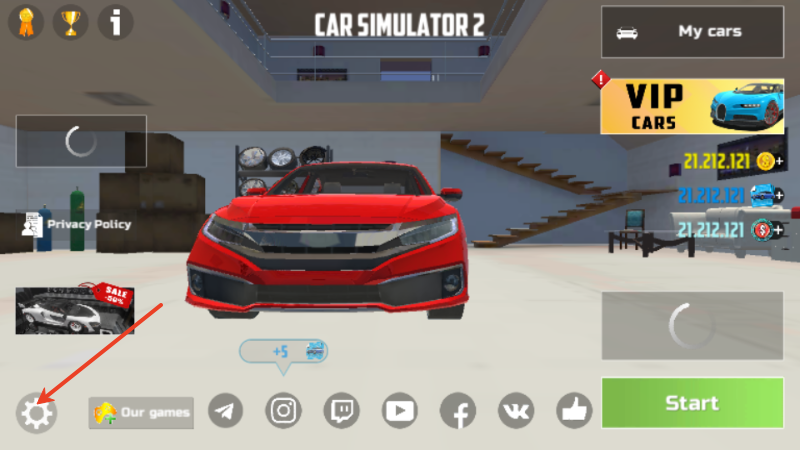Open the Twitch channel link
This screenshot has width=800, height=450.
point(342,410)
